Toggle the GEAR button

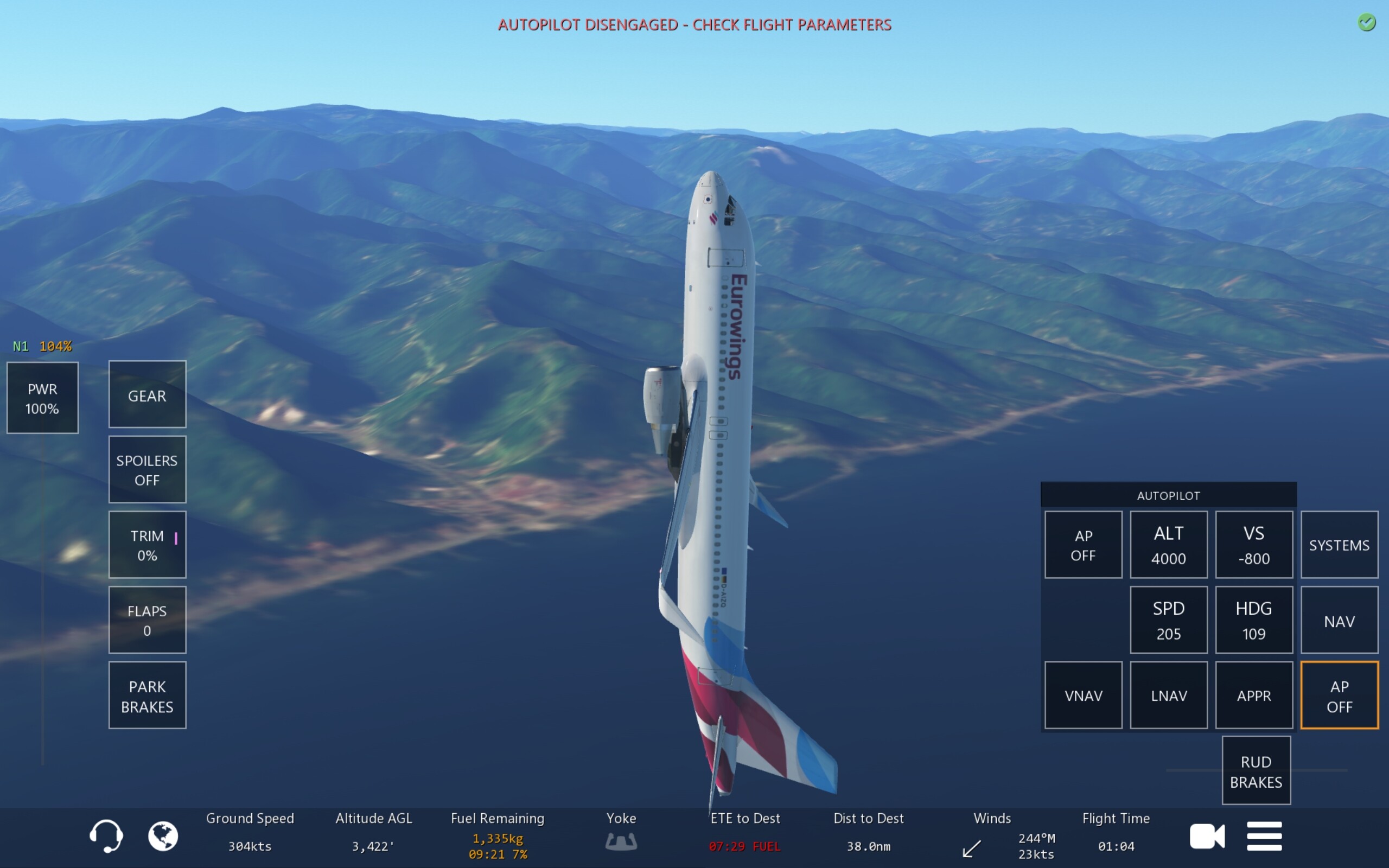click(x=147, y=394)
